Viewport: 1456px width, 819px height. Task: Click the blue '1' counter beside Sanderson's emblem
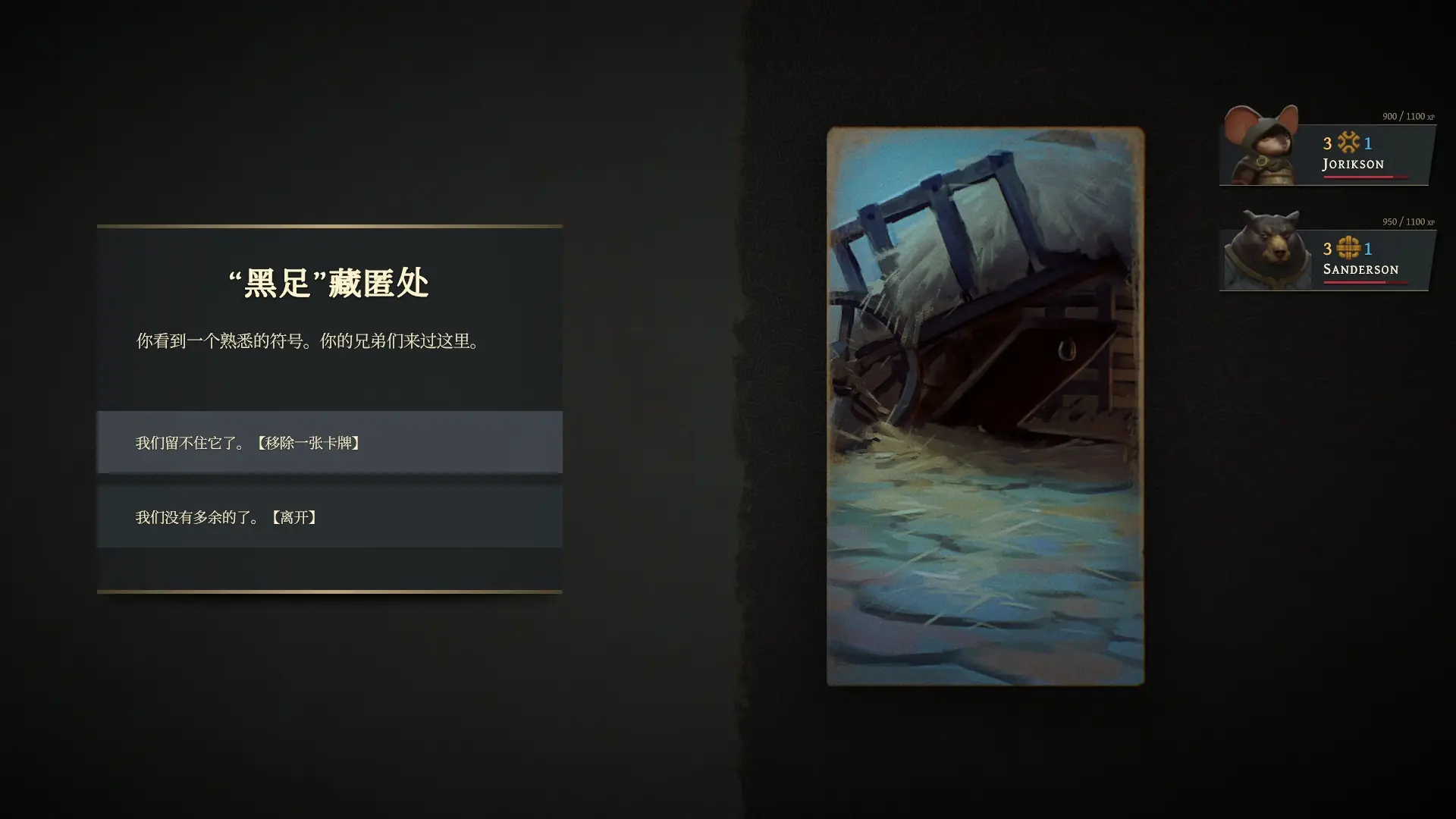coord(1368,248)
